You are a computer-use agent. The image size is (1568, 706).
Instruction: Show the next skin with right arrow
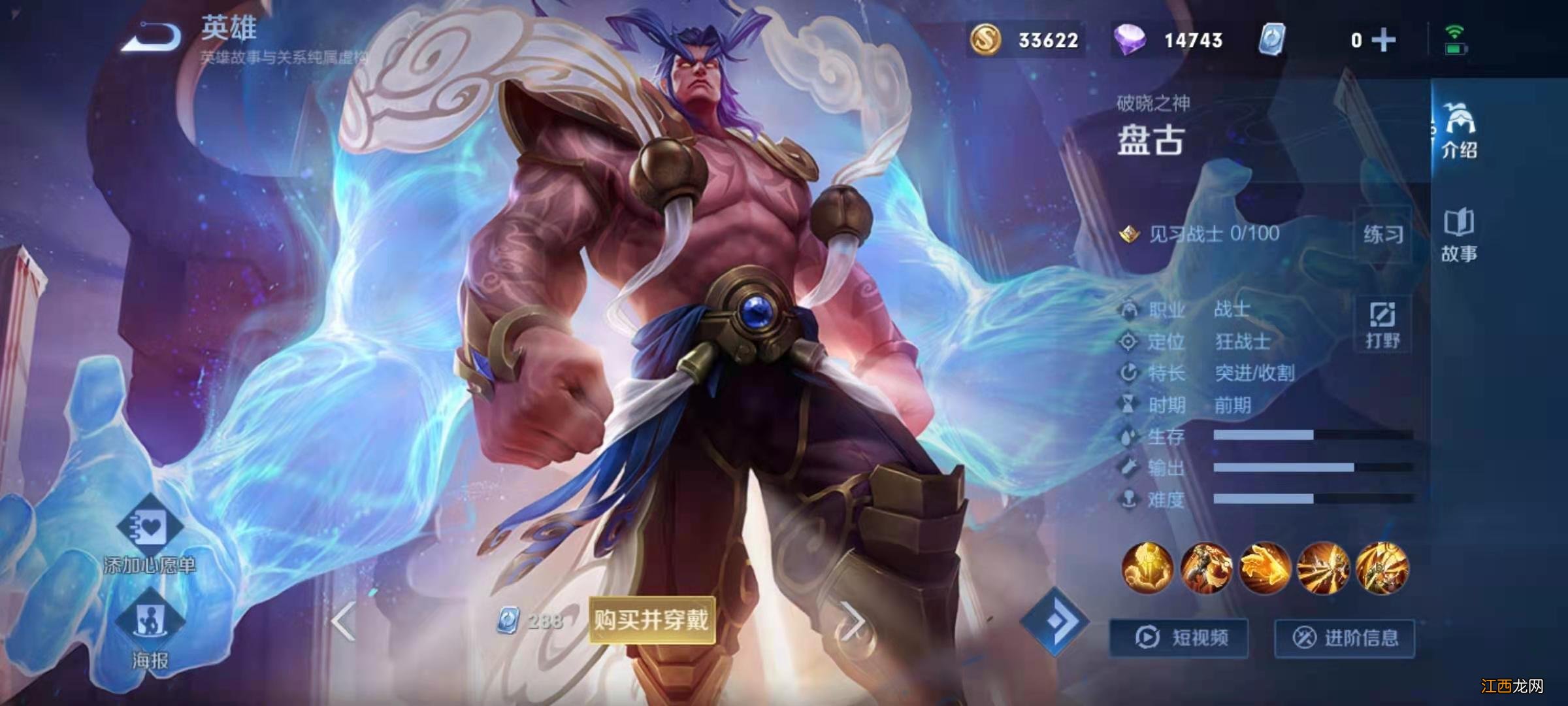point(852,621)
